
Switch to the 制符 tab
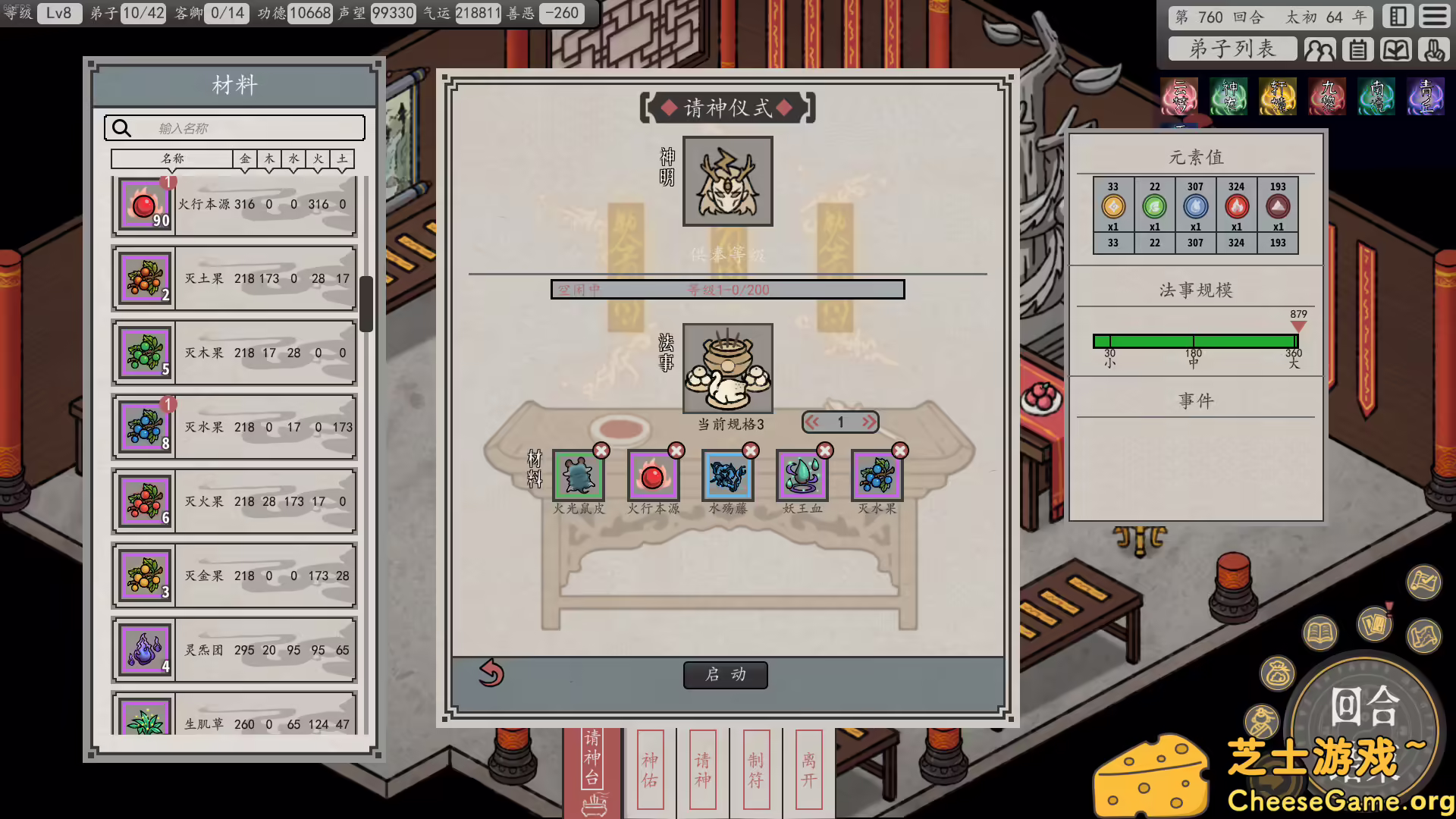755,770
